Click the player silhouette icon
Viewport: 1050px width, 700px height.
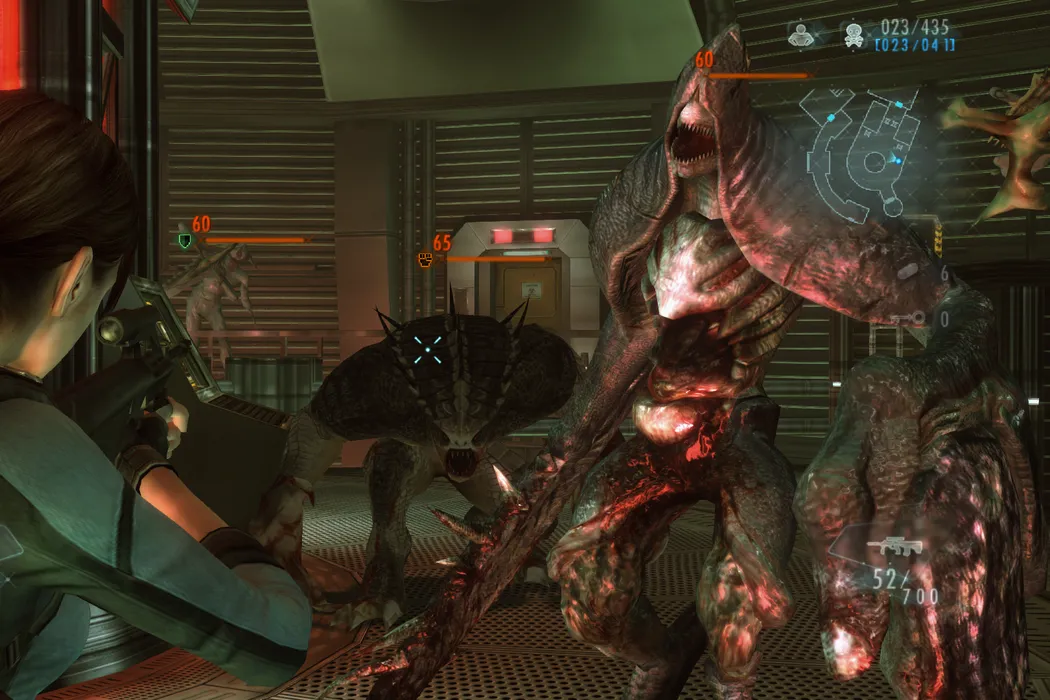point(801,33)
